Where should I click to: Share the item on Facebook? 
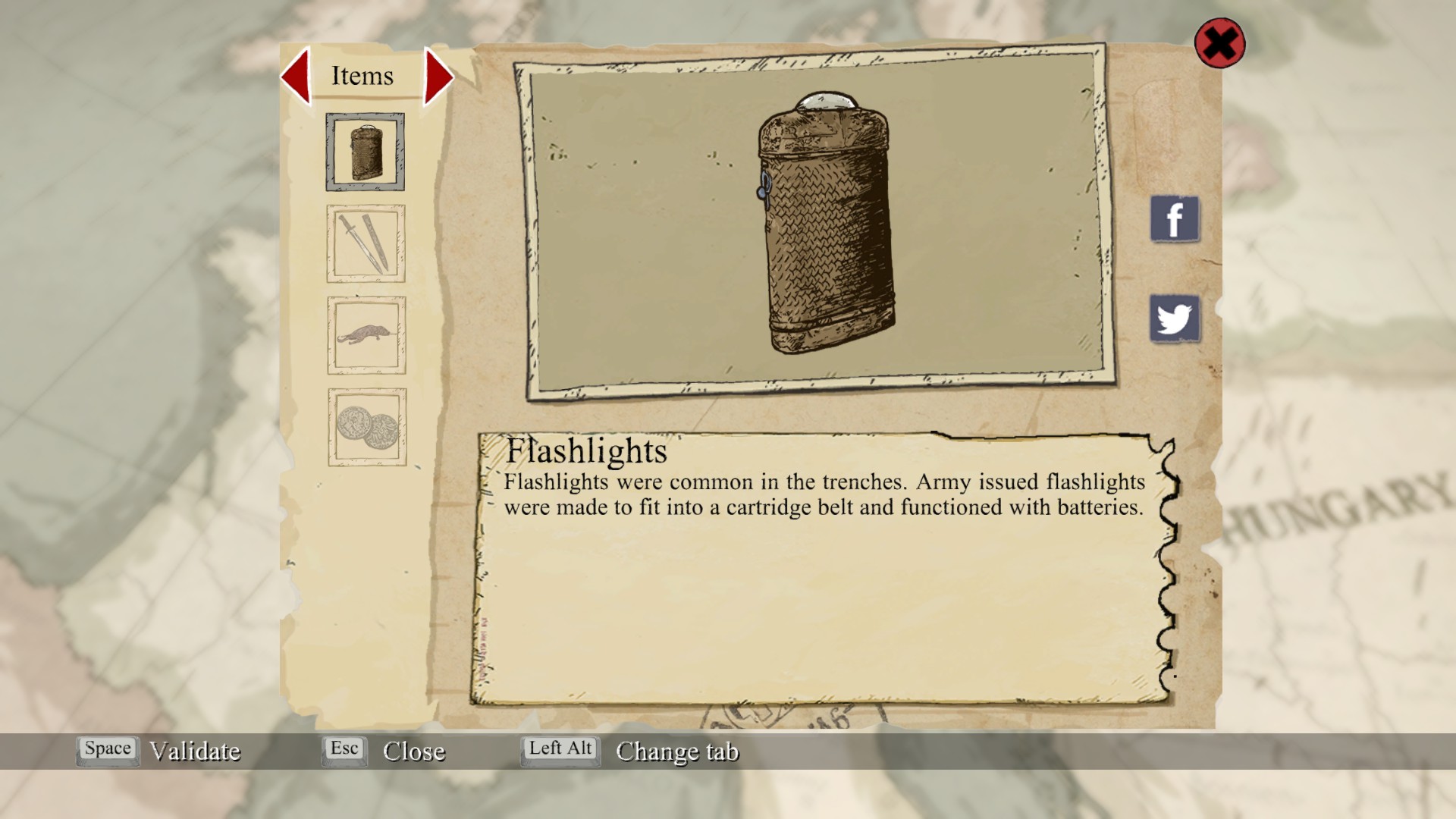point(1174,219)
